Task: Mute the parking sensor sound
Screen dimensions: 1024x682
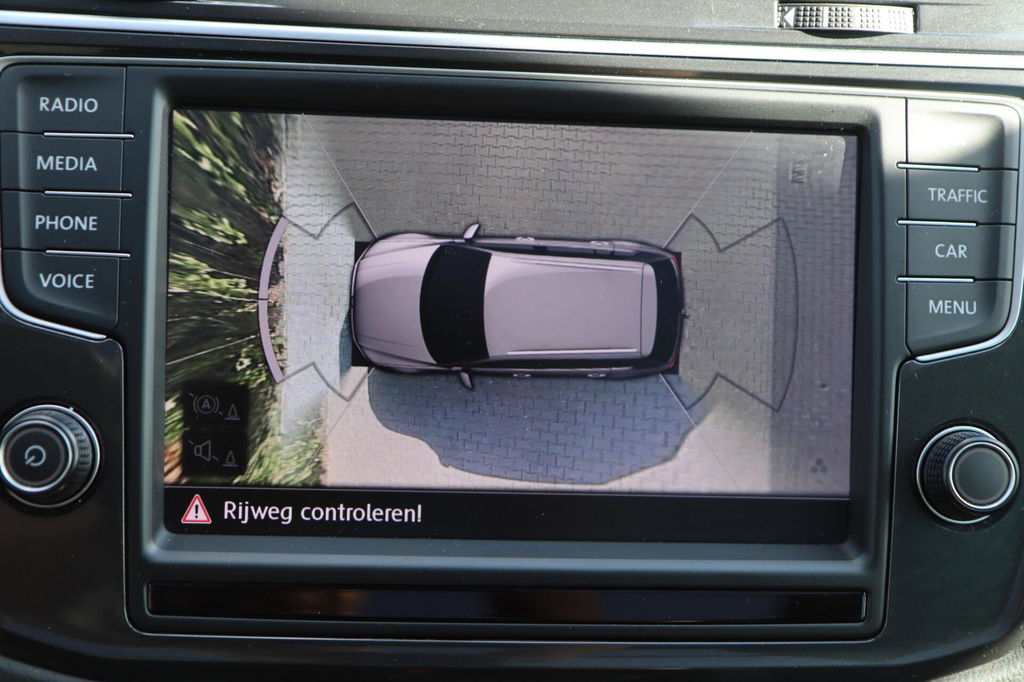Action: click(x=214, y=452)
